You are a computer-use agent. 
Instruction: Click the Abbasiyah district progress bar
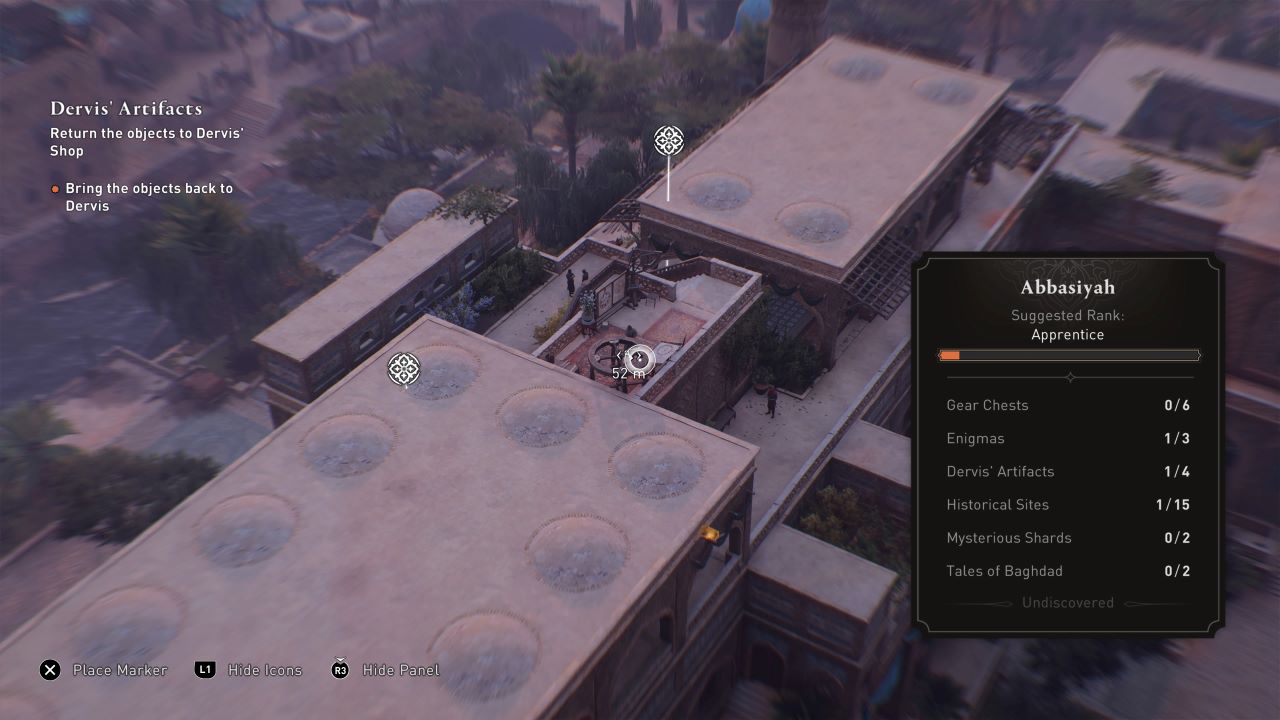point(1069,355)
